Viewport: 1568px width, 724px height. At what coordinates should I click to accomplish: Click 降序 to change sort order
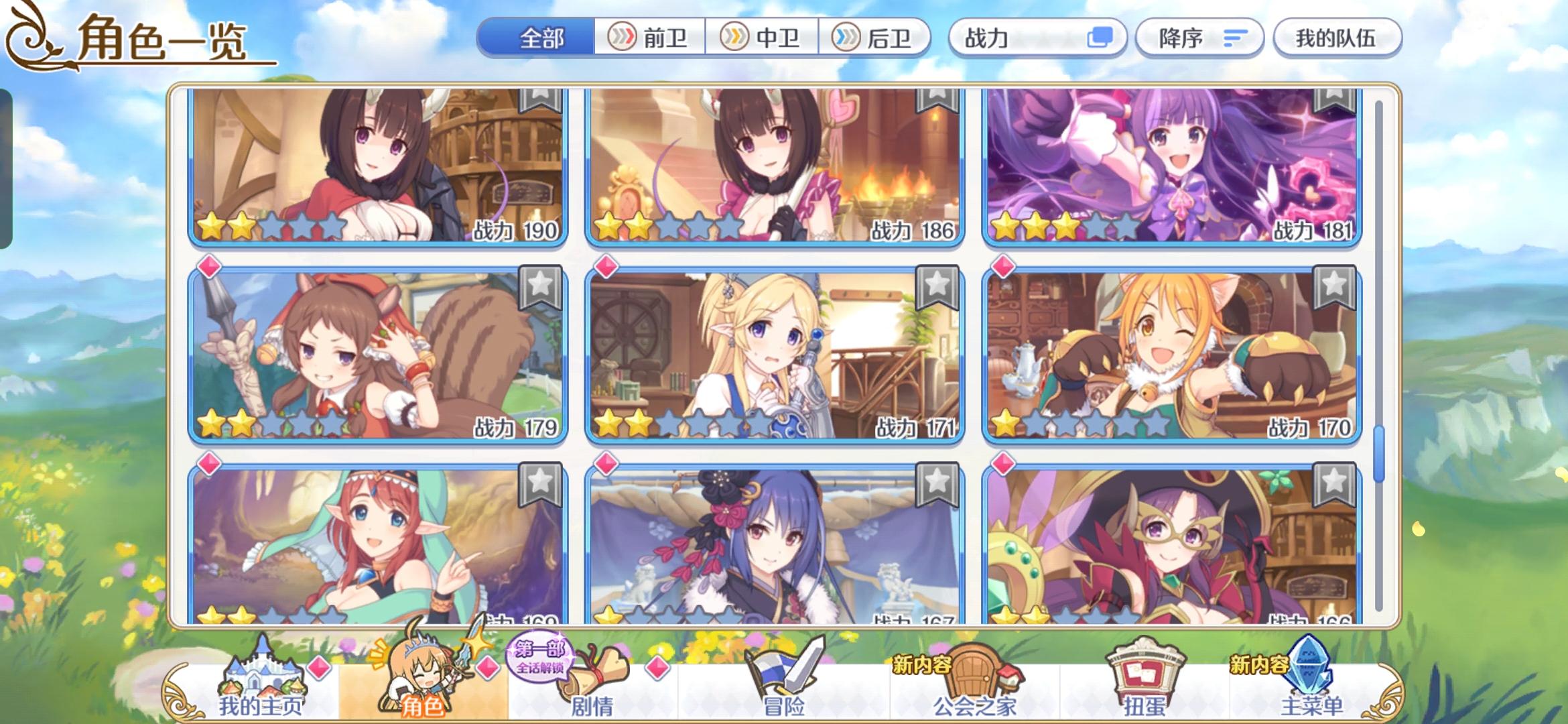1199,38
